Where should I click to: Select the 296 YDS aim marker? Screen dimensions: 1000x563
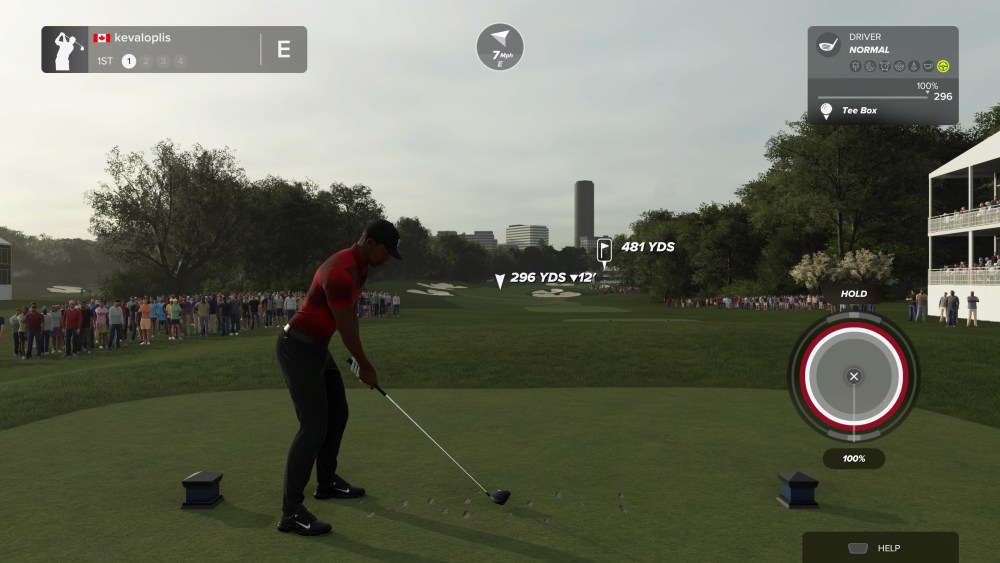coord(500,281)
